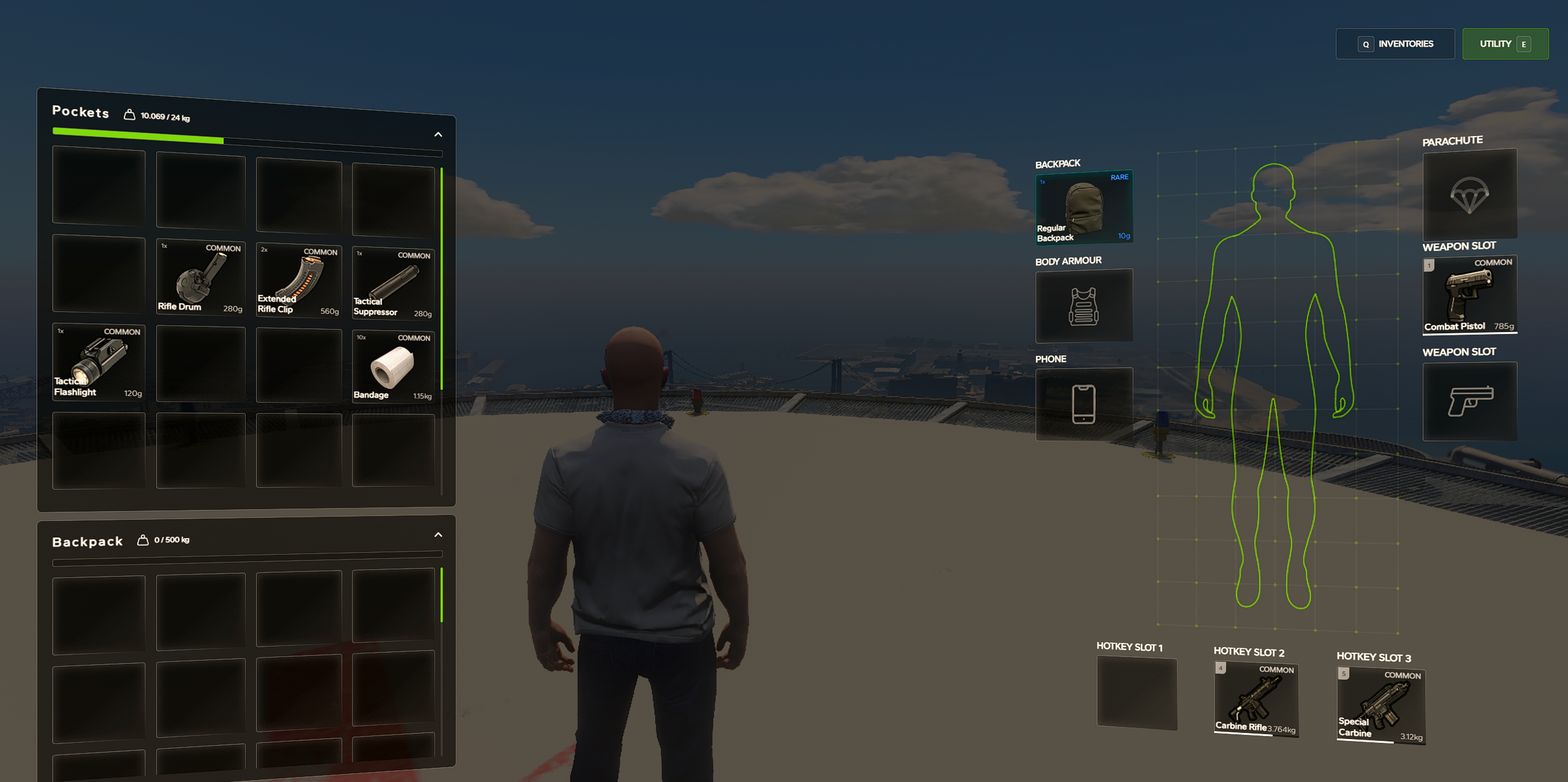Click the Bandage stack

pyautogui.click(x=393, y=367)
